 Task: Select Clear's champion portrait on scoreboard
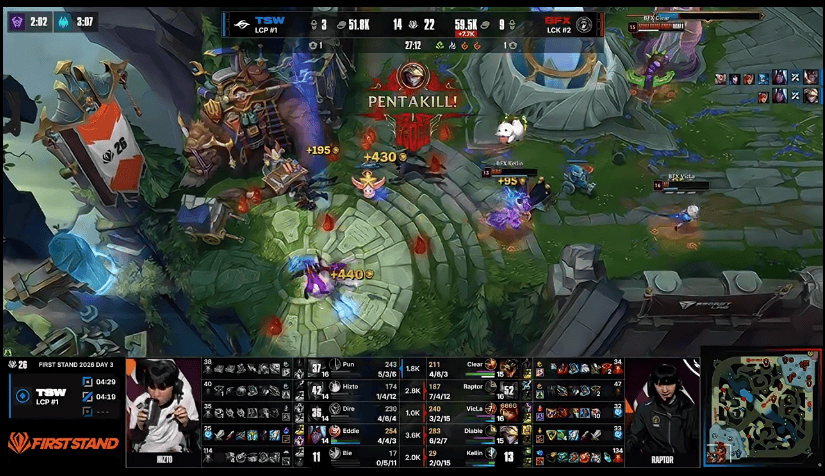click(508, 367)
